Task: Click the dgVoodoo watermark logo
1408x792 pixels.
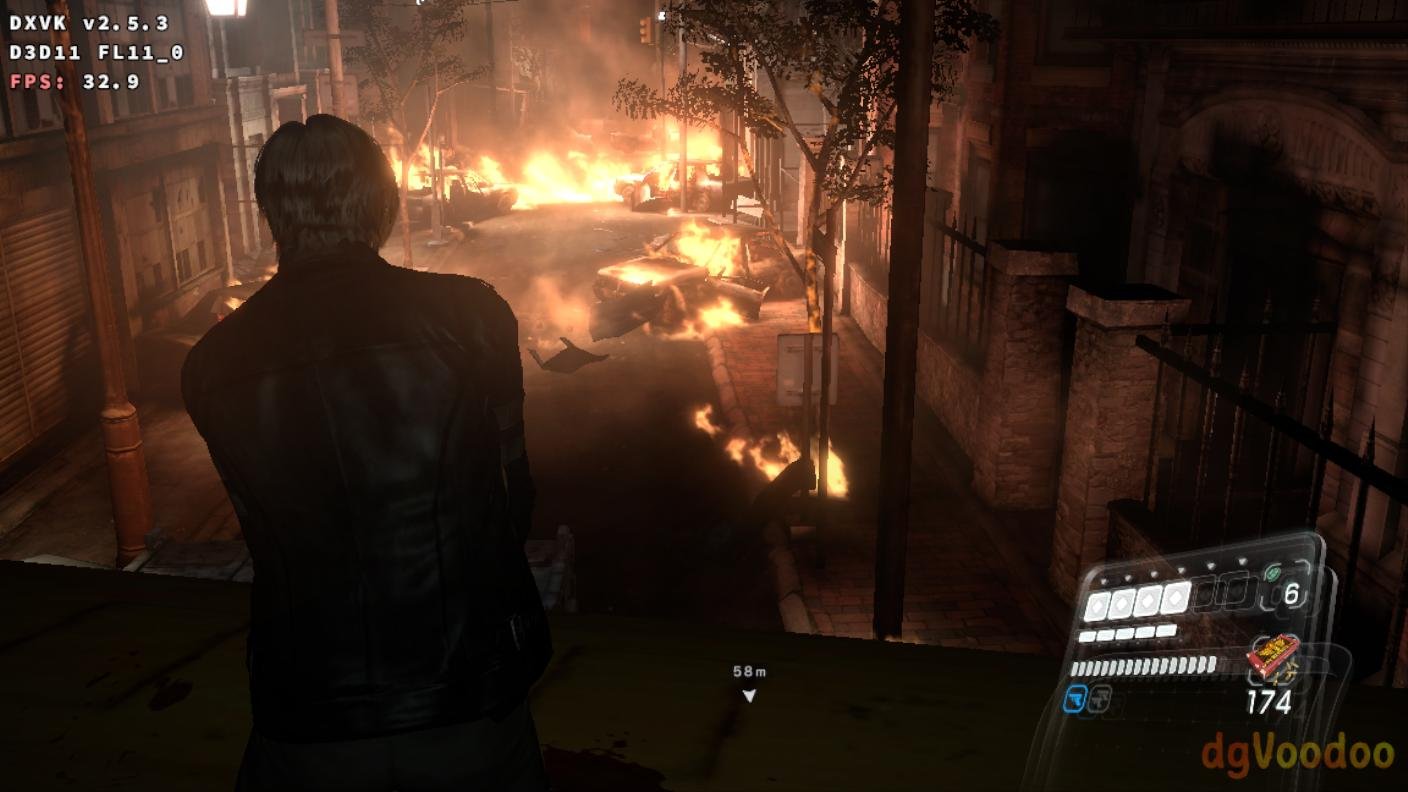Action: (x=1298, y=754)
